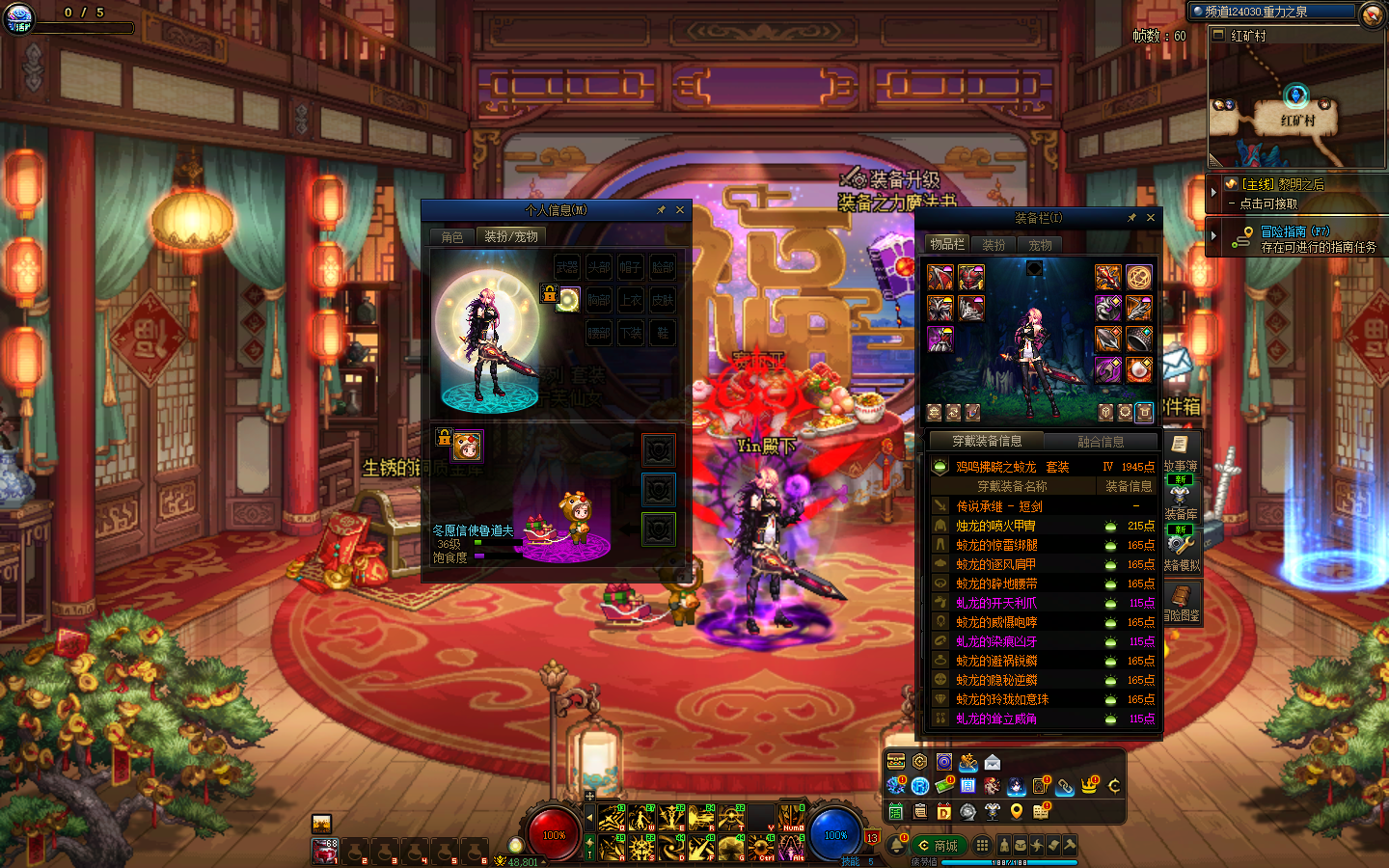Image resolution: width=1389 pixels, height=868 pixels.
Task: Open the mail envelope icon in menu panel
Action: pos(993,762)
